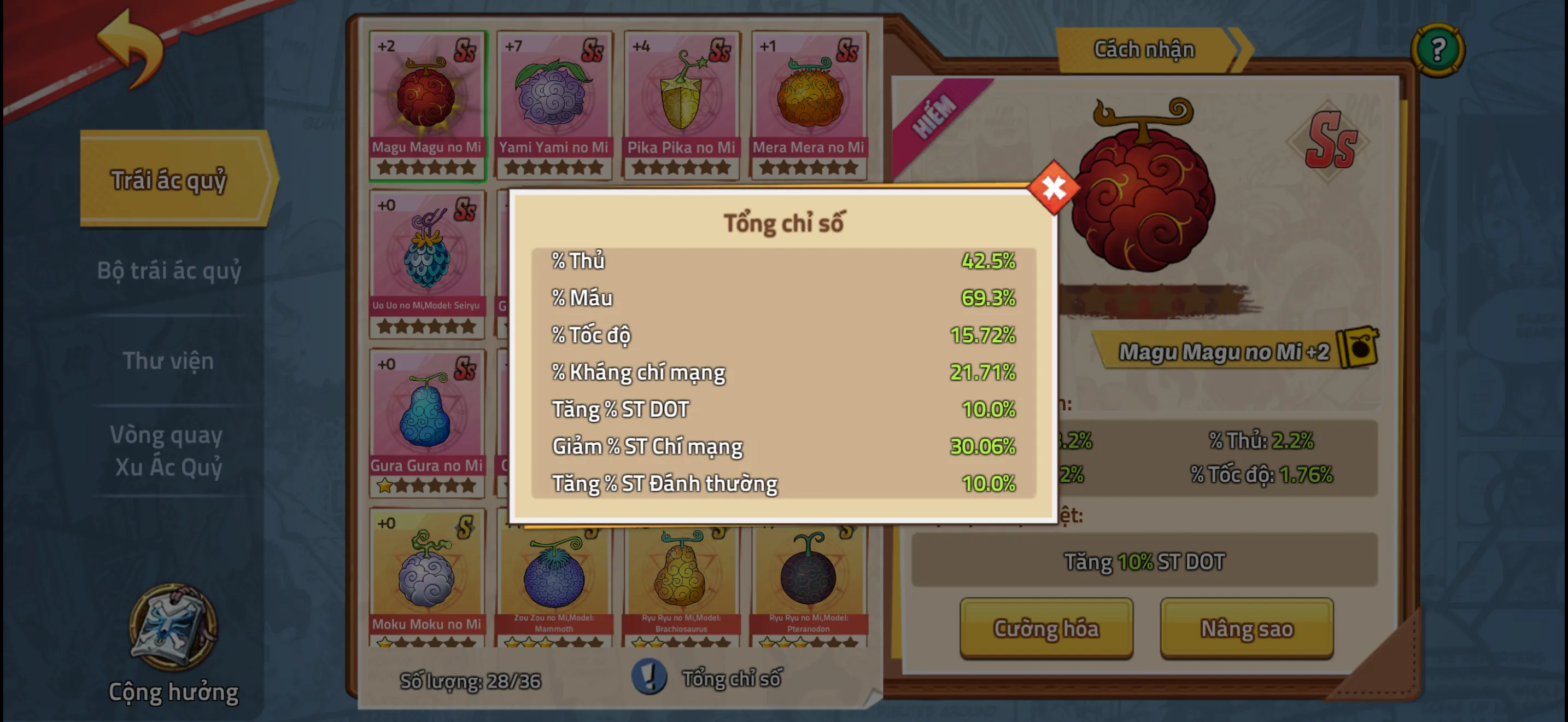Open Vòng quay Xu Ác Quỷ menu
Image resolution: width=1568 pixels, height=722 pixels.
168,451
